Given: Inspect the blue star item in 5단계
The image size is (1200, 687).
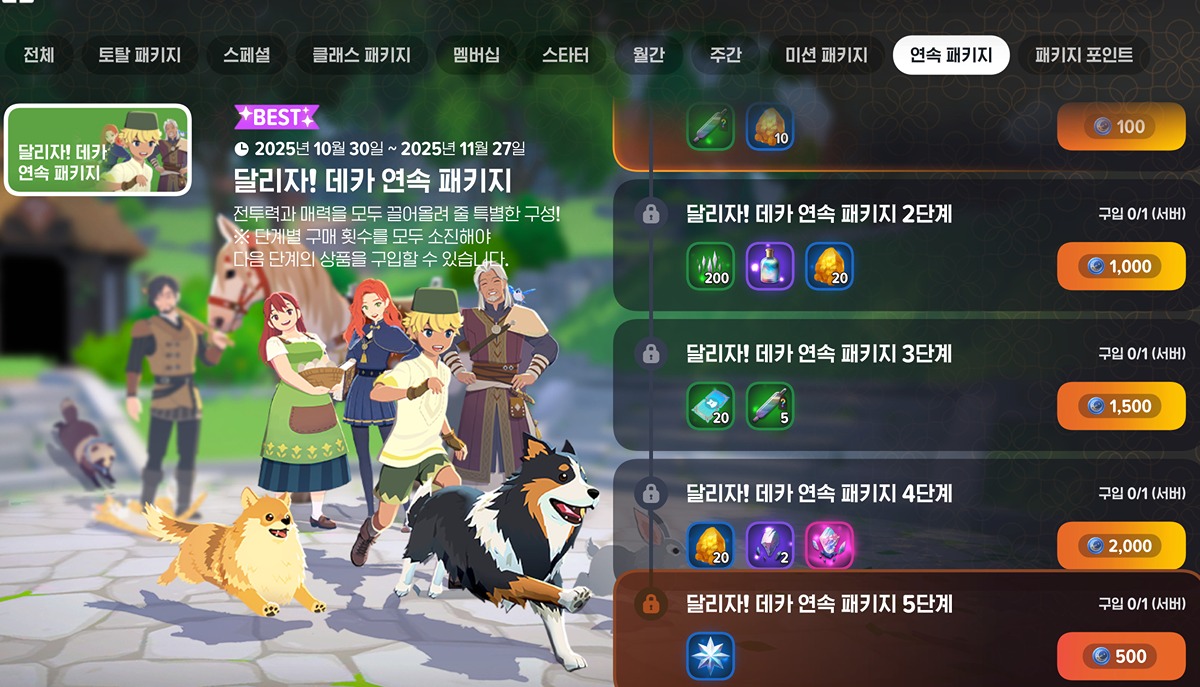Looking at the screenshot, I should (711, 657).
